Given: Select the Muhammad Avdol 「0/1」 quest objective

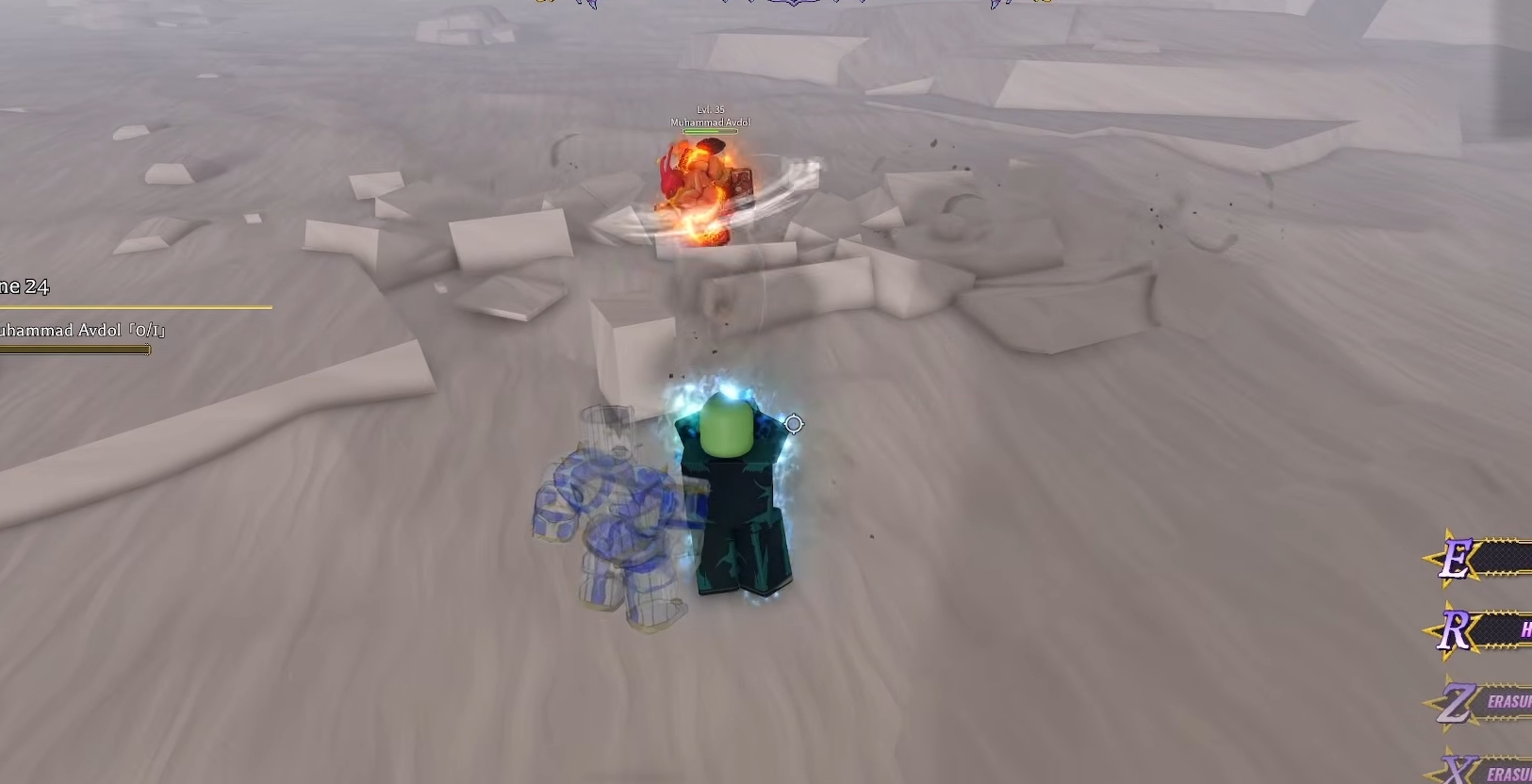Looking at the screenshot, I should point(80,331).
